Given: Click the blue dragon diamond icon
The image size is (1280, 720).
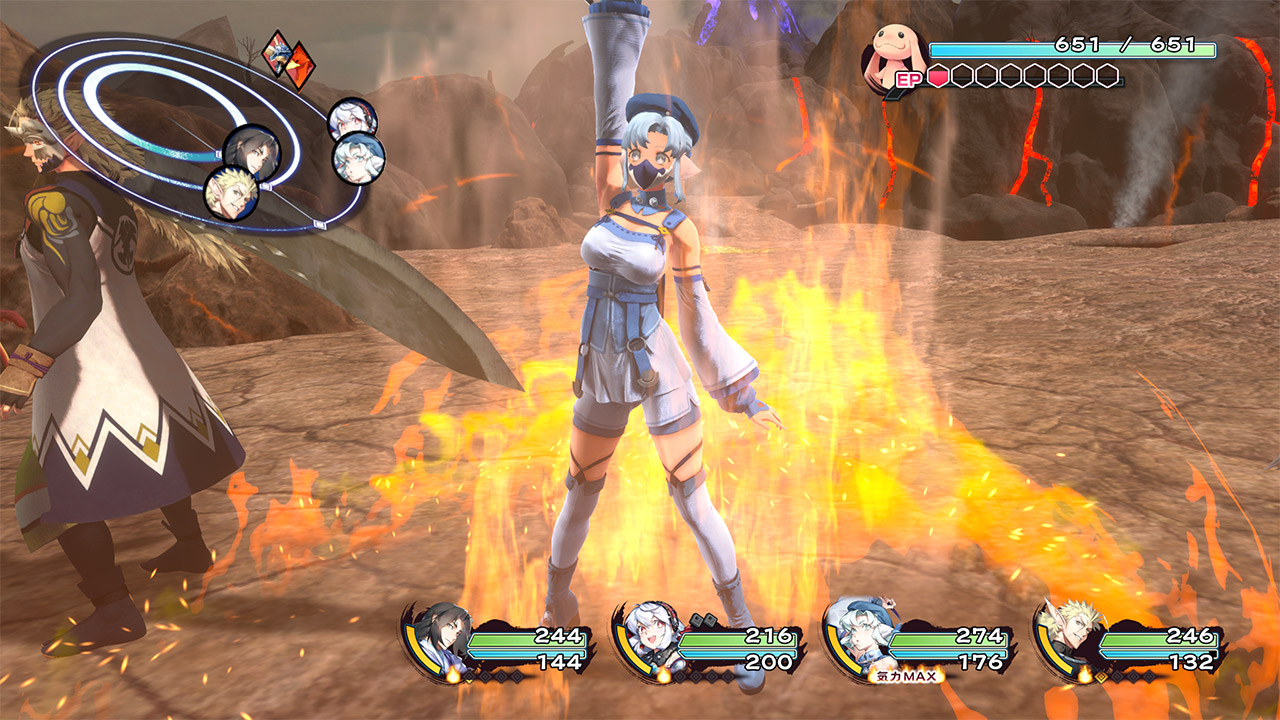Looking at the screenshot, I should (x=278, y=49).
